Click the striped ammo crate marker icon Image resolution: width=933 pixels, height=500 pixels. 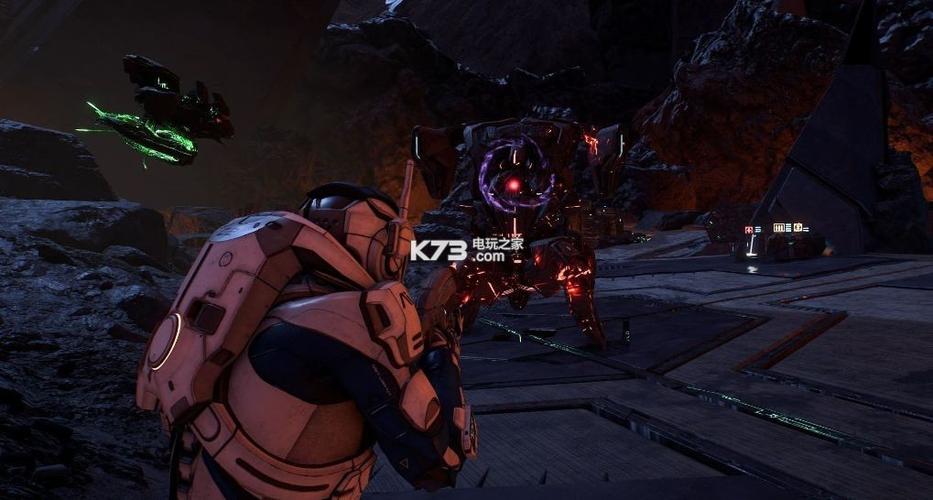(779, 228)
